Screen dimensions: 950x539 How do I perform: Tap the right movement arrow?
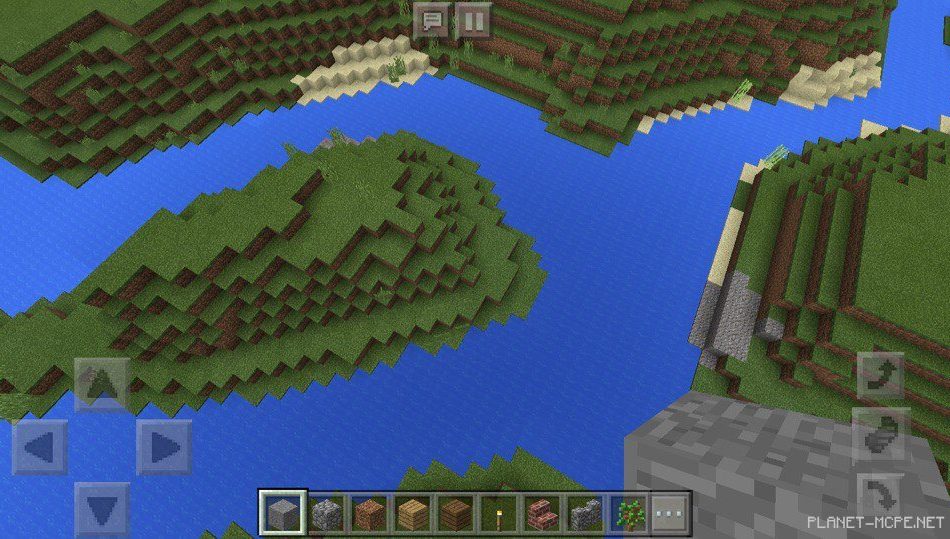click(163, 447)
